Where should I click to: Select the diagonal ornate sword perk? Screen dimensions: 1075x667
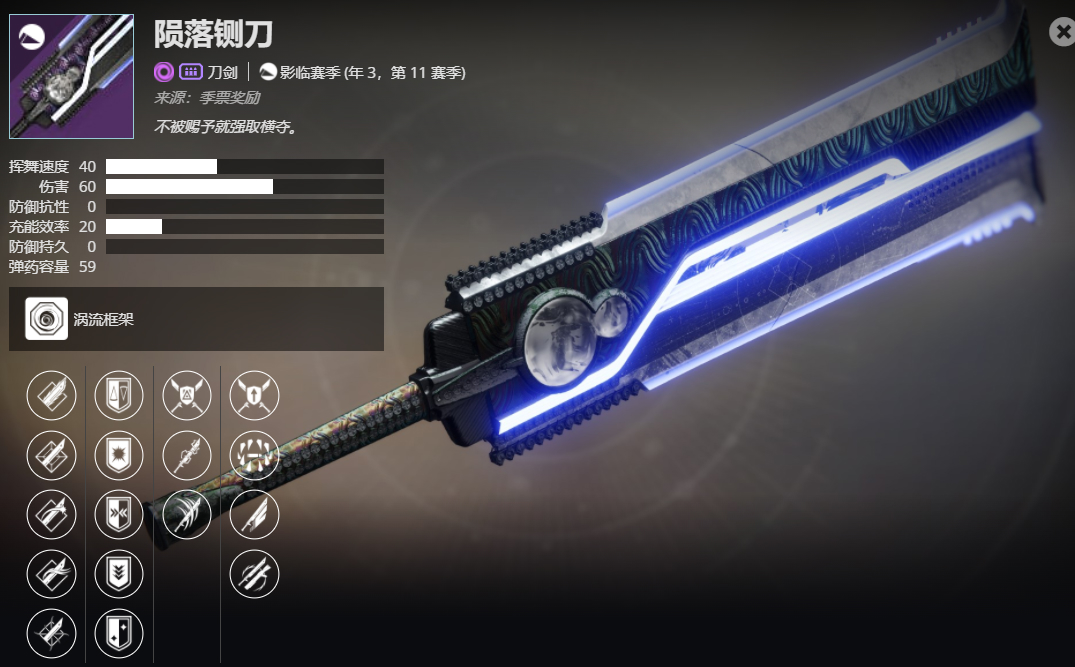pyautogui.click(x=187, y=455)
